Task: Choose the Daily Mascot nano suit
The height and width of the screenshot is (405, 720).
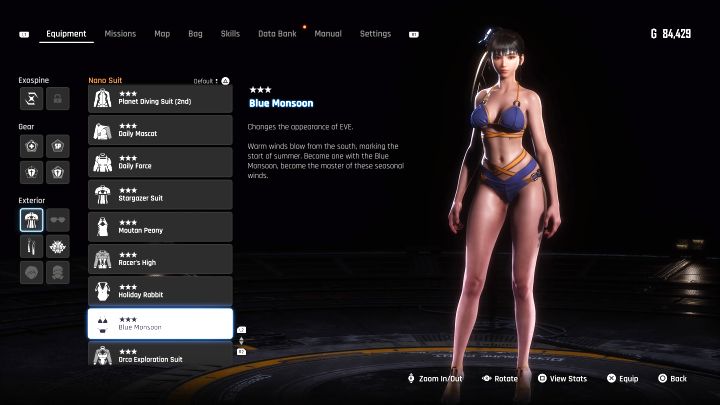Action: (x=160, y=130)
